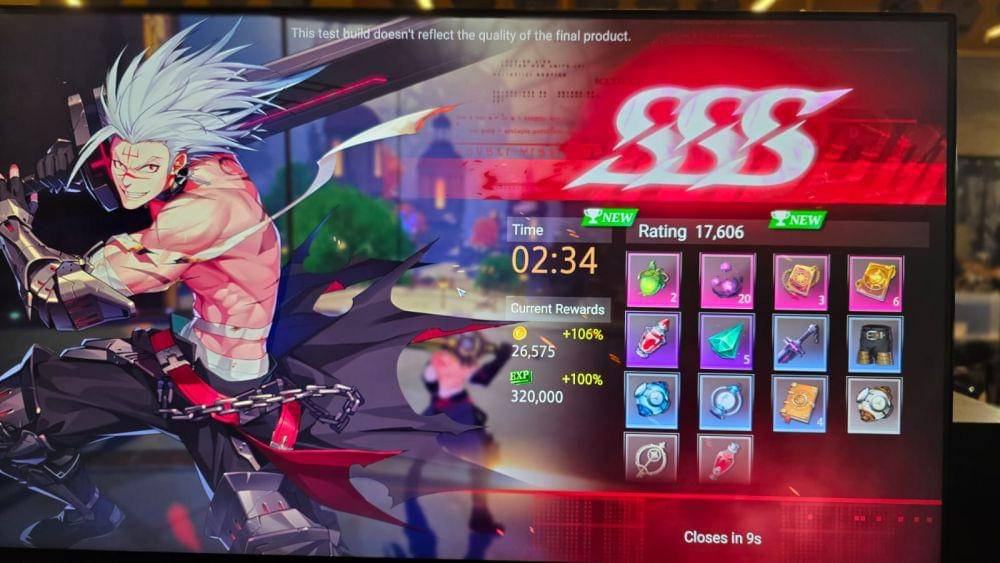Click the silver amulet reward slot
Viewport: 1000px width, 563px height.
click(652, 456)
